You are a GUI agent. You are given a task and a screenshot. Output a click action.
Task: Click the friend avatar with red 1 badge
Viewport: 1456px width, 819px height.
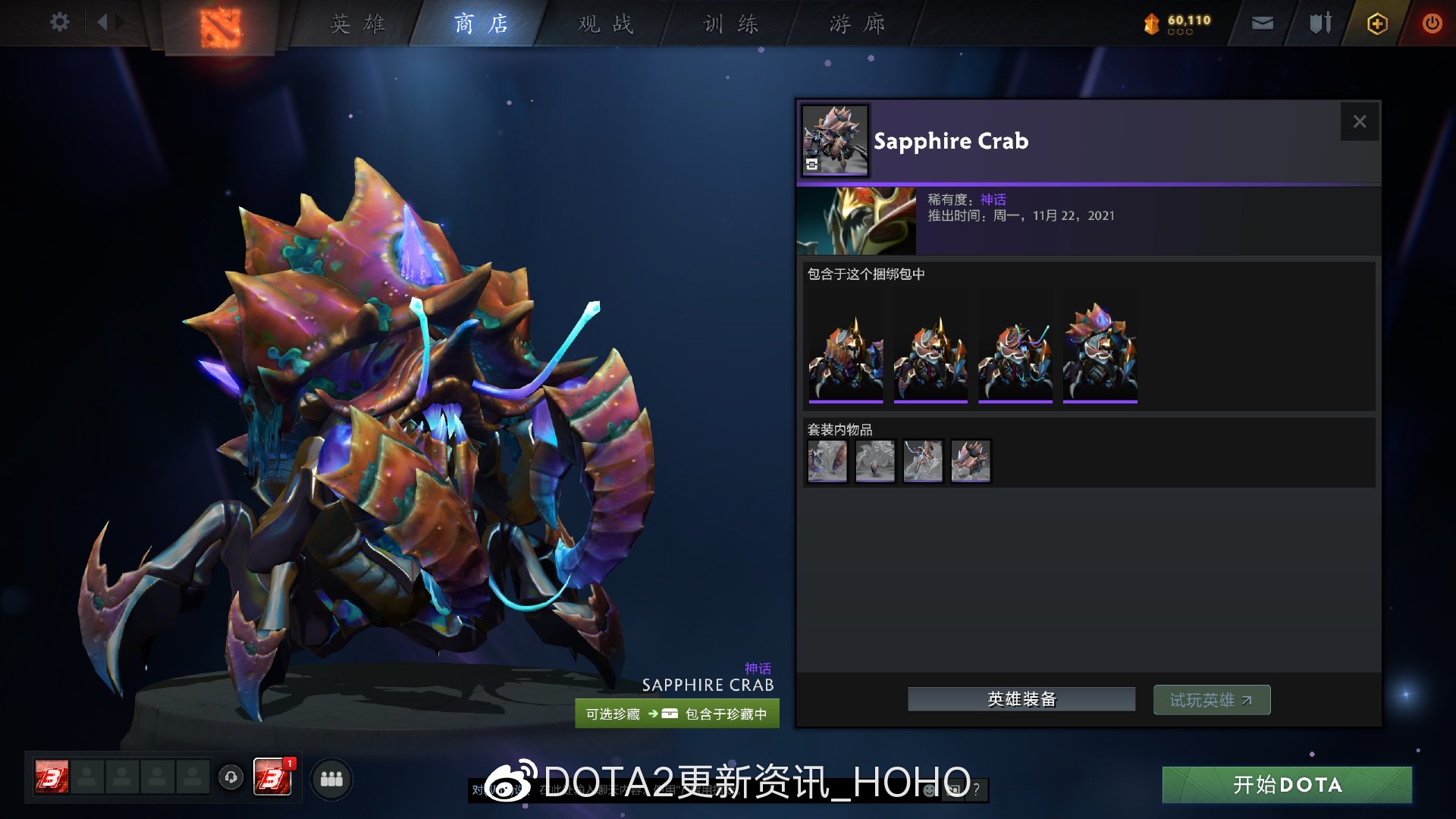(x=273, y=777)
